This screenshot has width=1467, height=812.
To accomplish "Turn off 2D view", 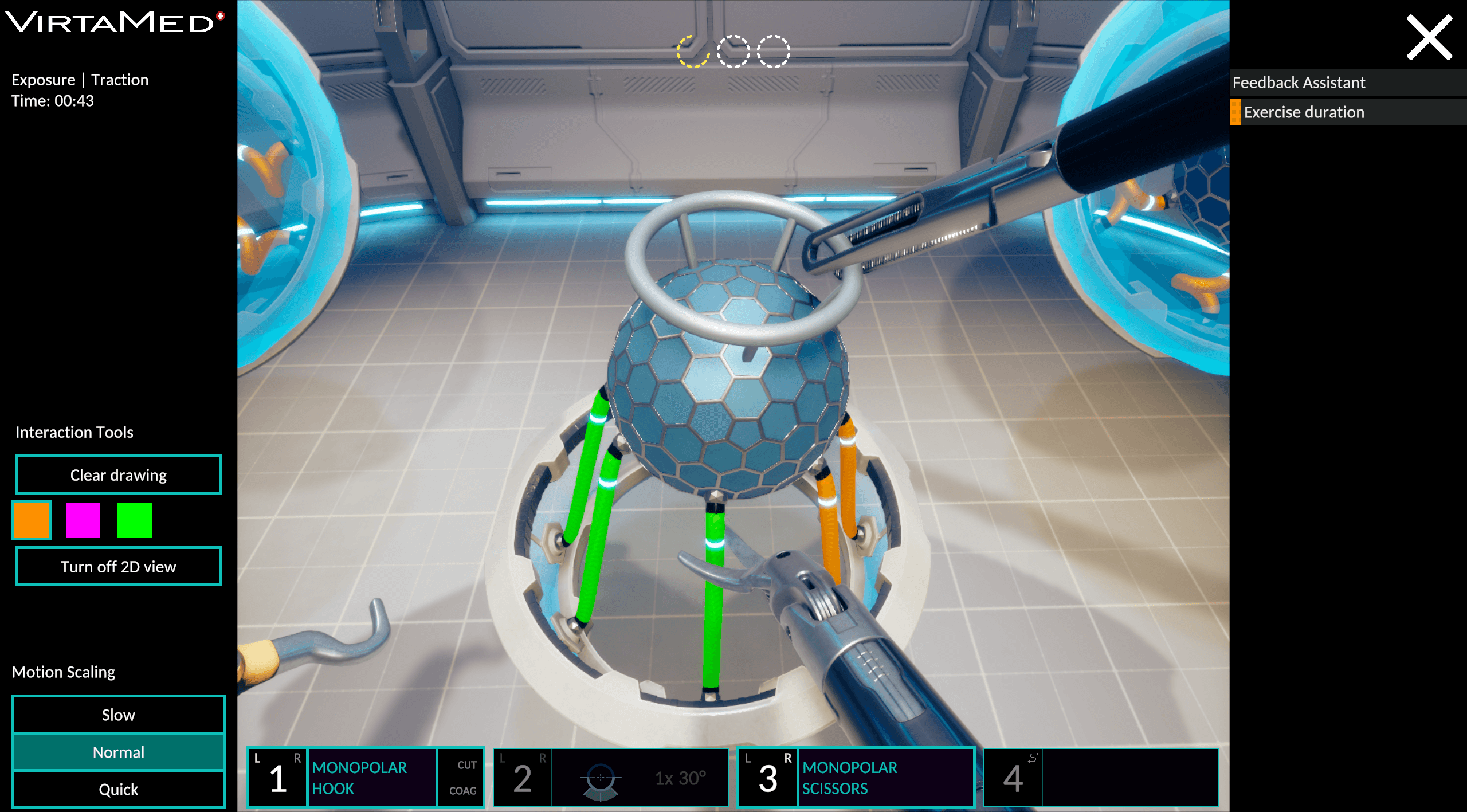I will [118, 567].
